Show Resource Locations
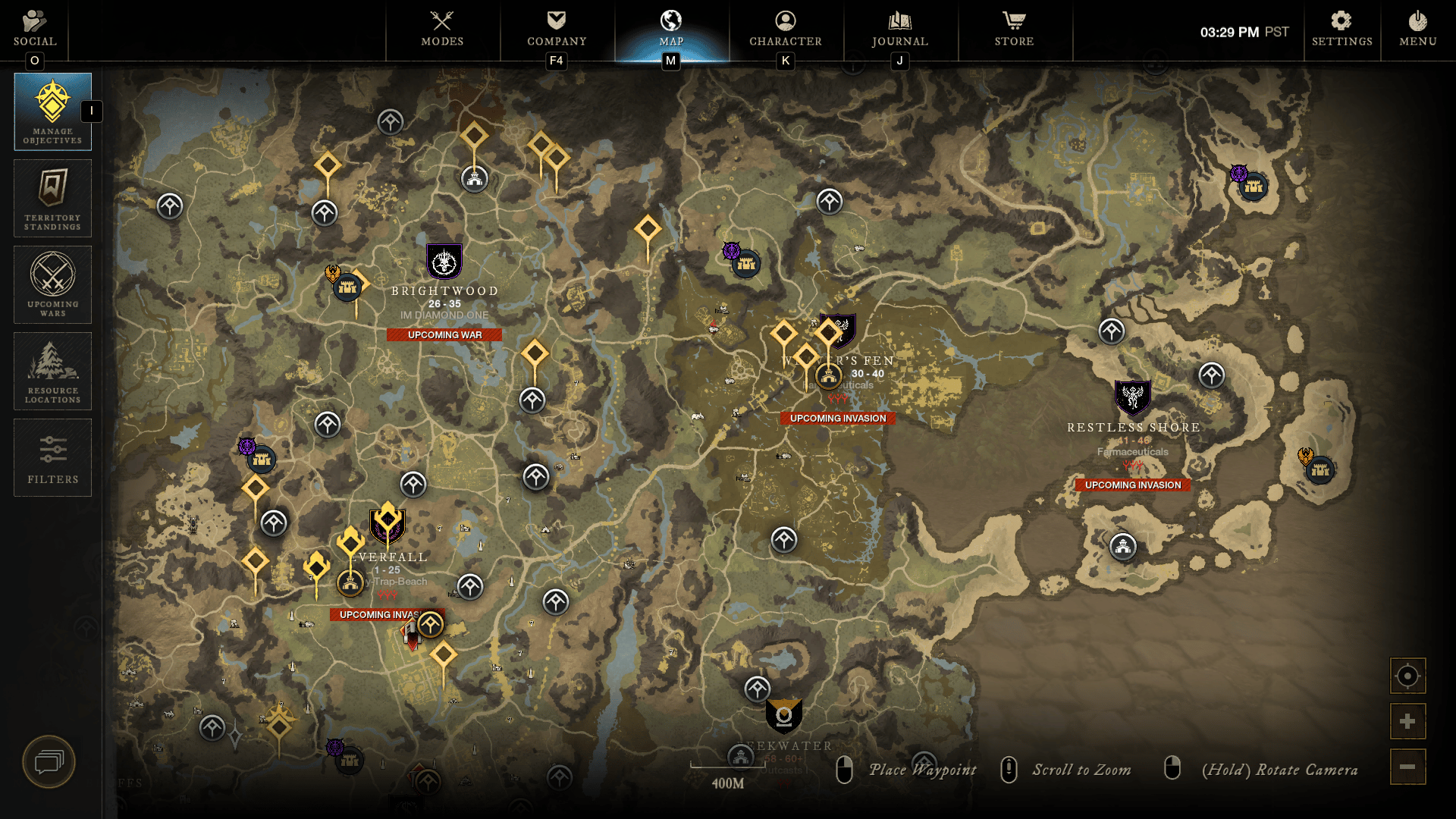The image size is (1456, 819). [52, 372]
